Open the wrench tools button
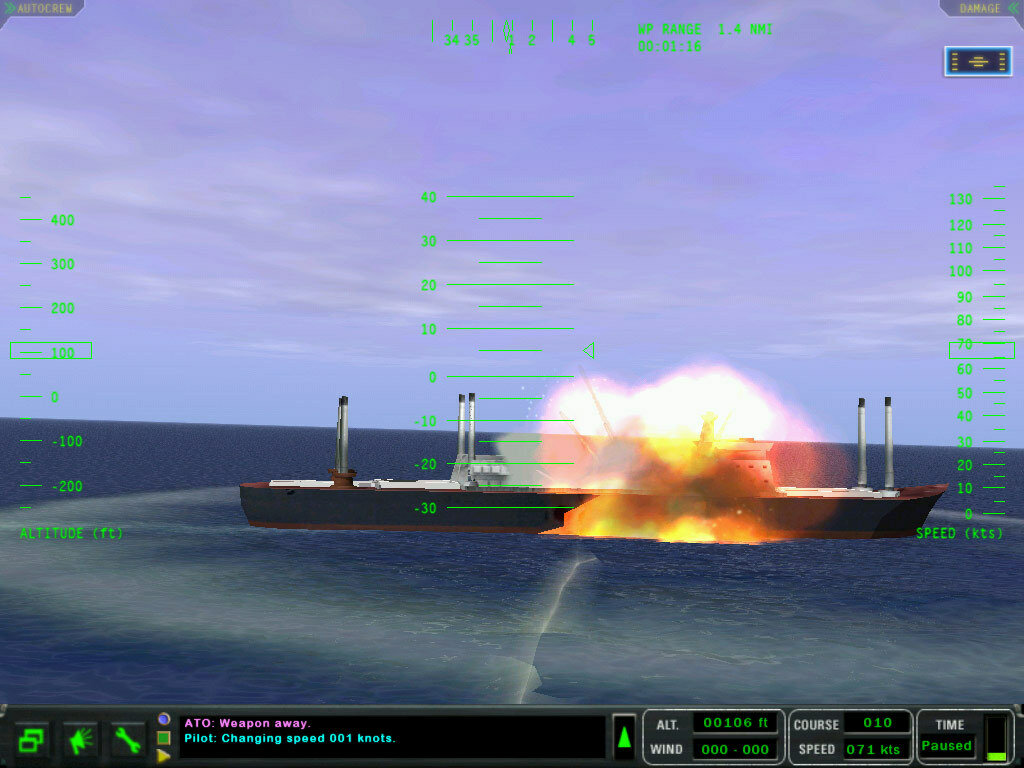 [128, 740]
